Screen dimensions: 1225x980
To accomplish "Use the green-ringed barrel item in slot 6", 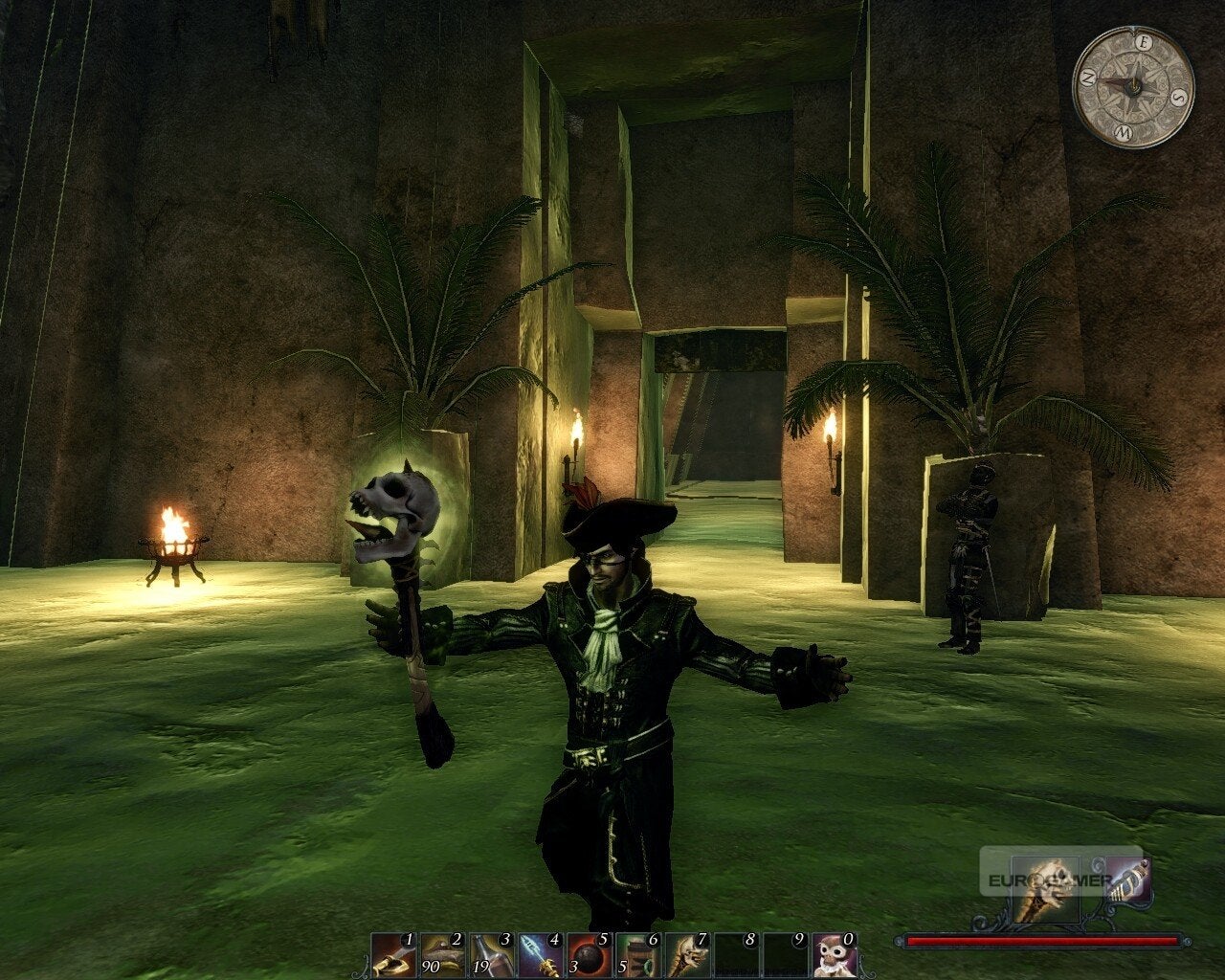I will 637,955.
